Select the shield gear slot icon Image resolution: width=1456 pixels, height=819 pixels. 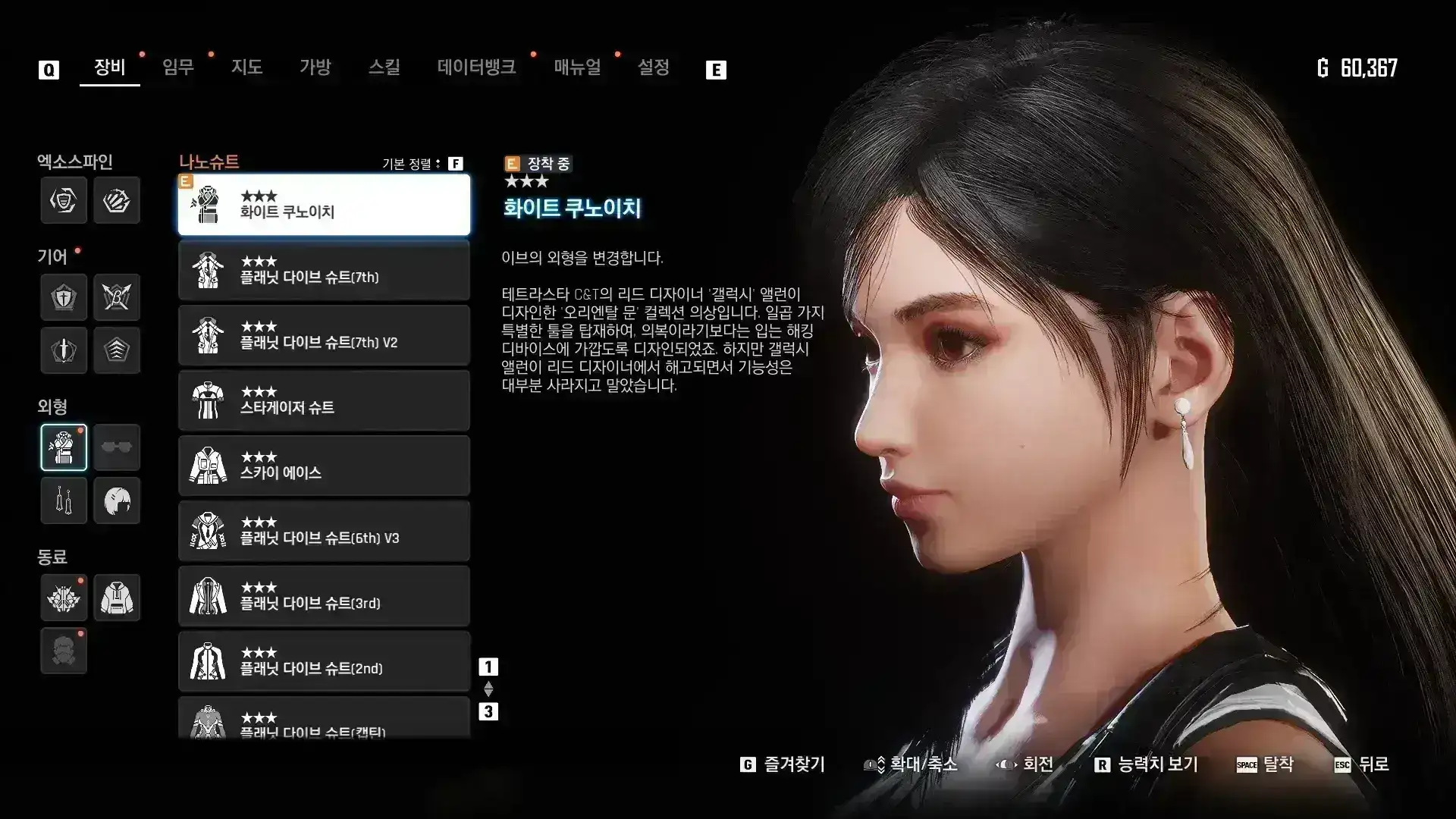(64, 297)
